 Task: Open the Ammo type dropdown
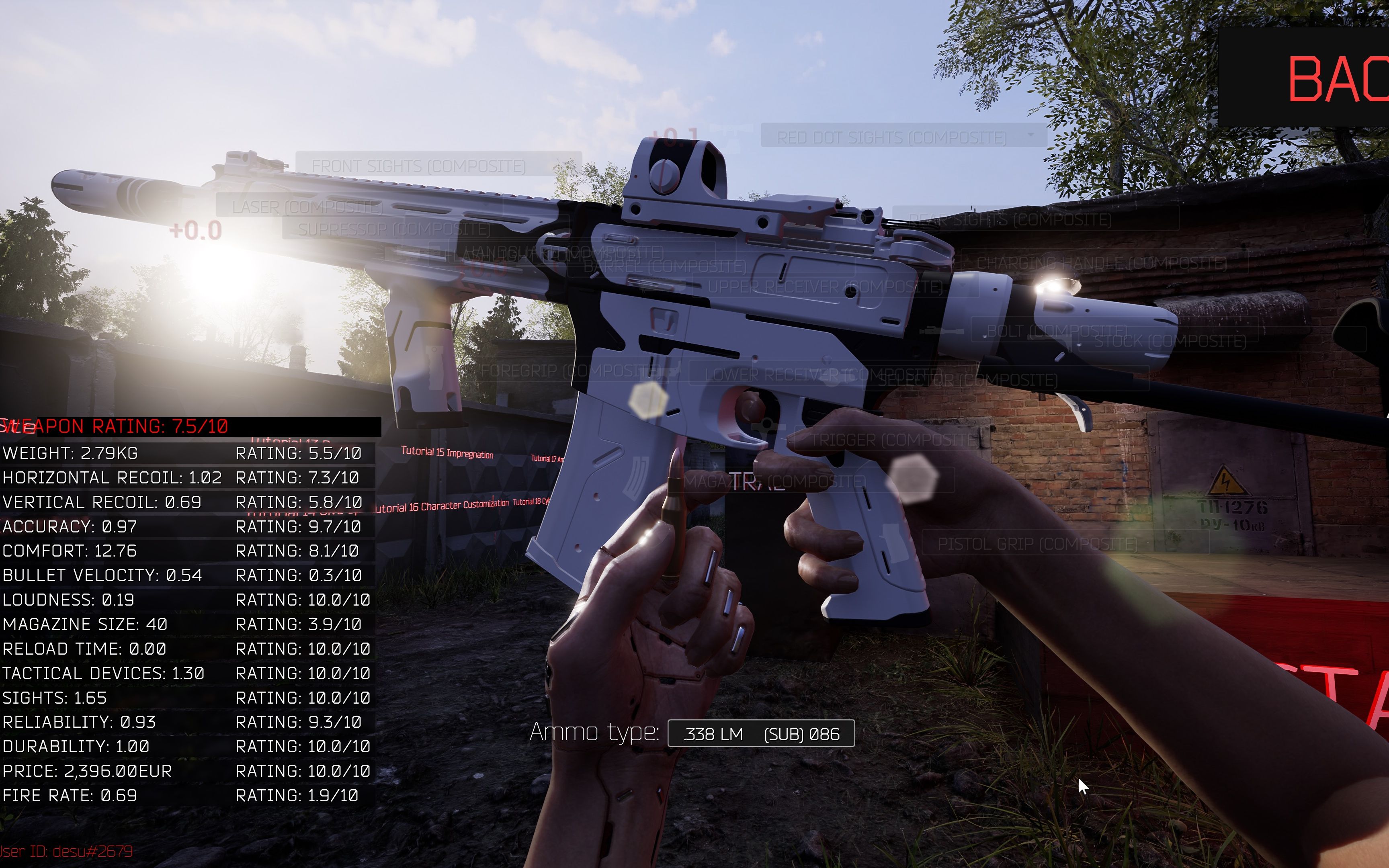pos(760,734)
